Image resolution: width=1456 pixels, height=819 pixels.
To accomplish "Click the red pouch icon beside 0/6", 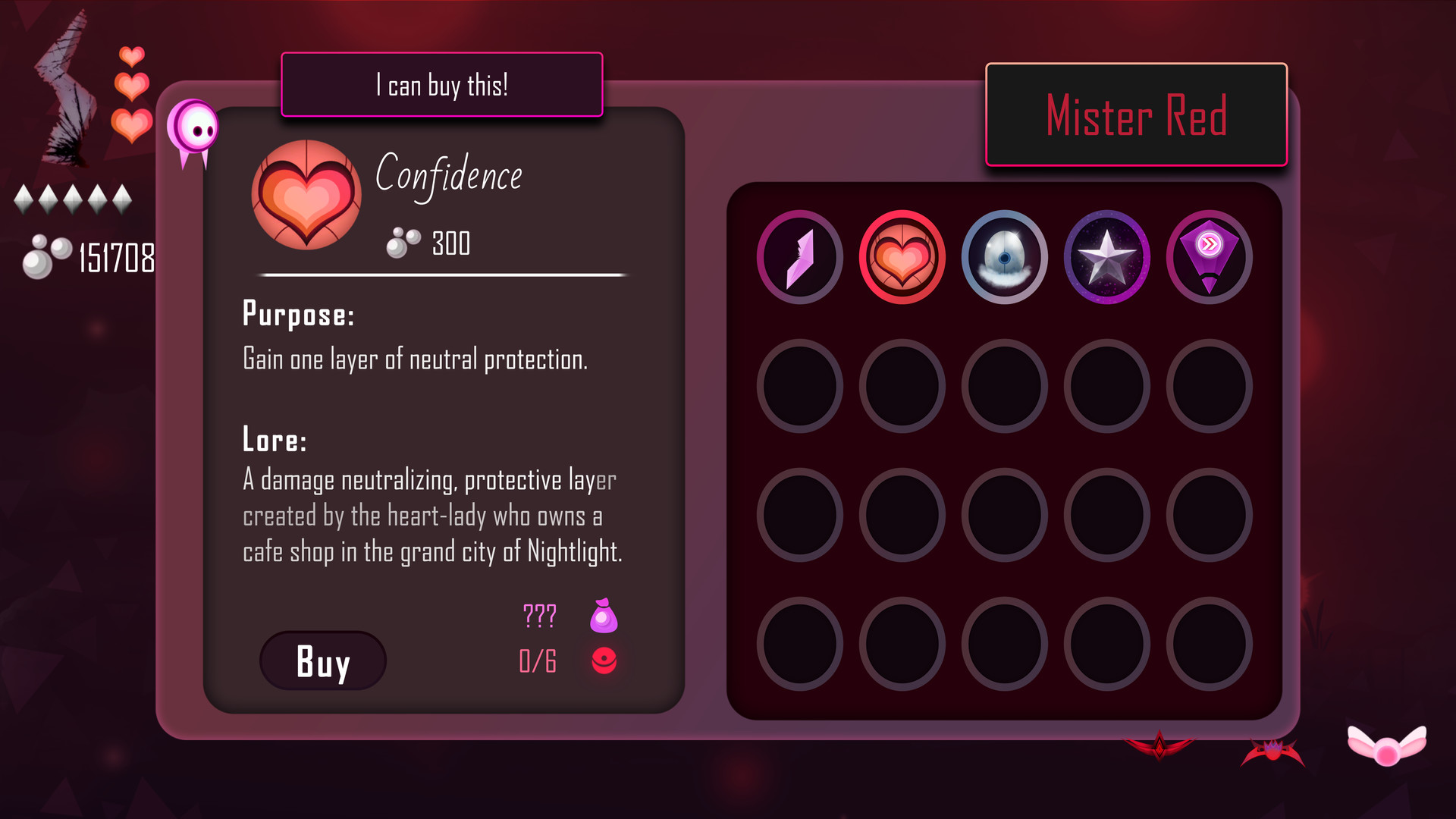I will [x=603, y=661].
